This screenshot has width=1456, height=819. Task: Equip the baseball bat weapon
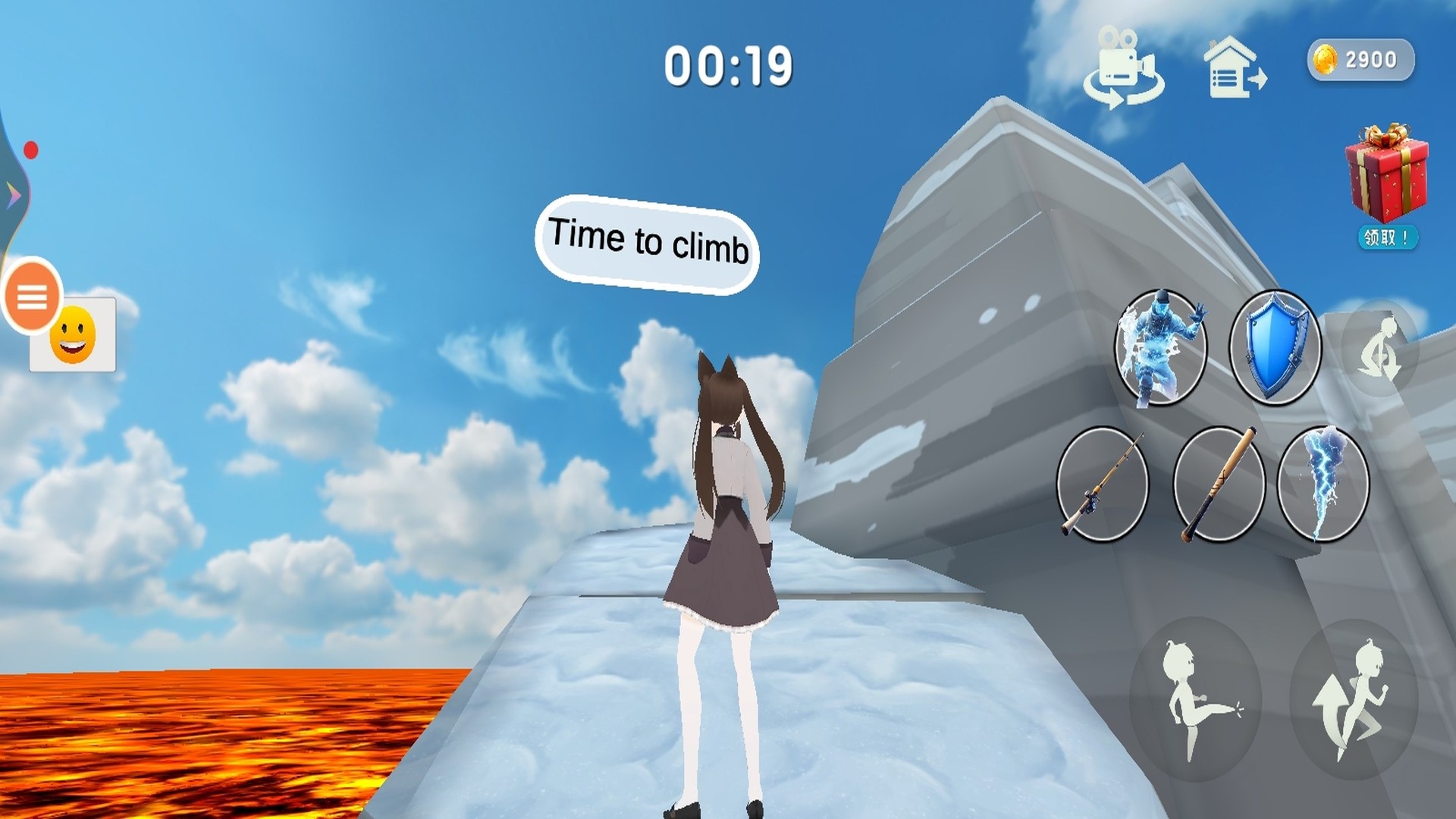(1219, 484)
